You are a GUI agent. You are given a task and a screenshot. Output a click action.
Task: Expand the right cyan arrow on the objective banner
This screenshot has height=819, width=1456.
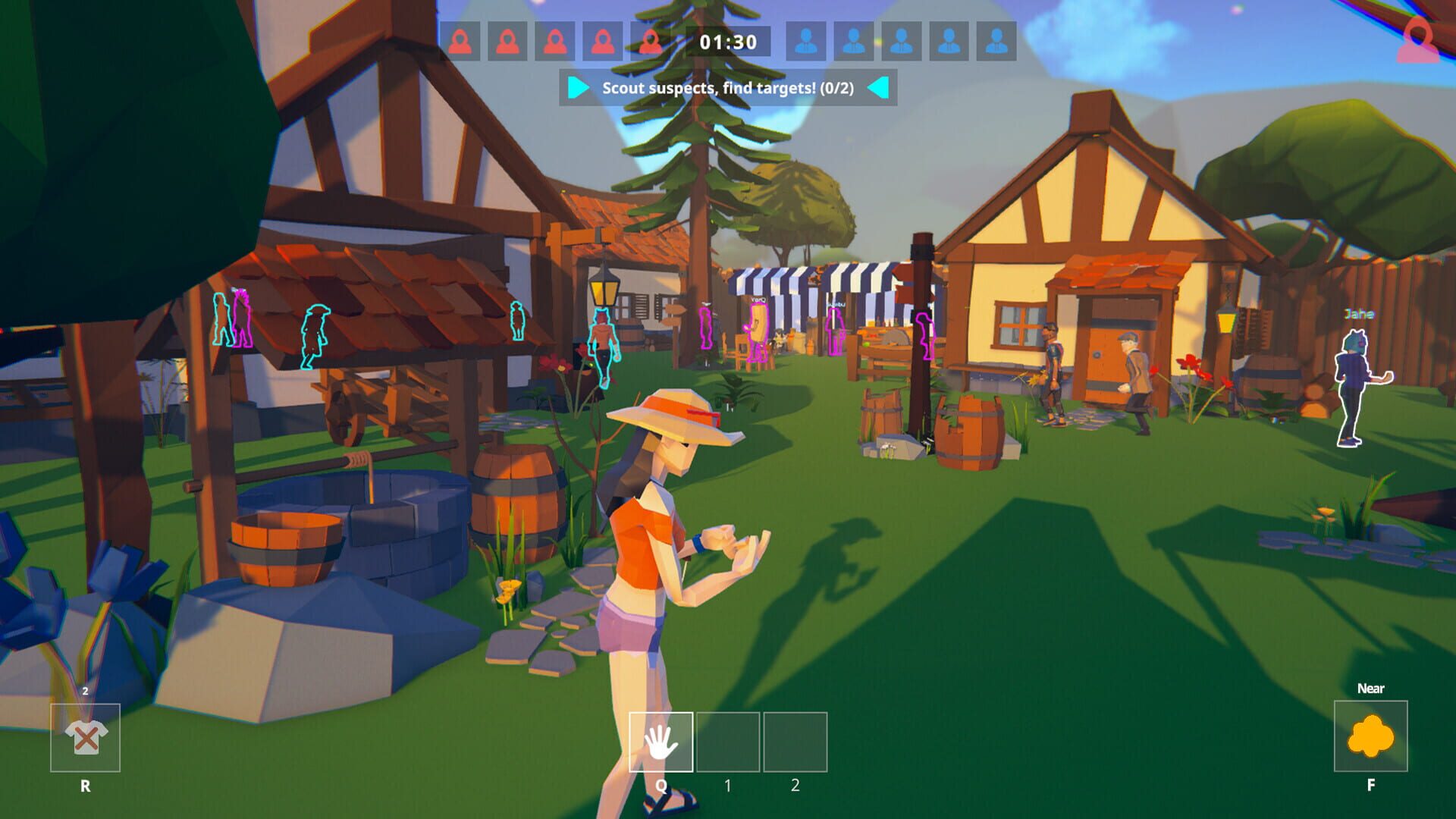(x=879, y=89)
